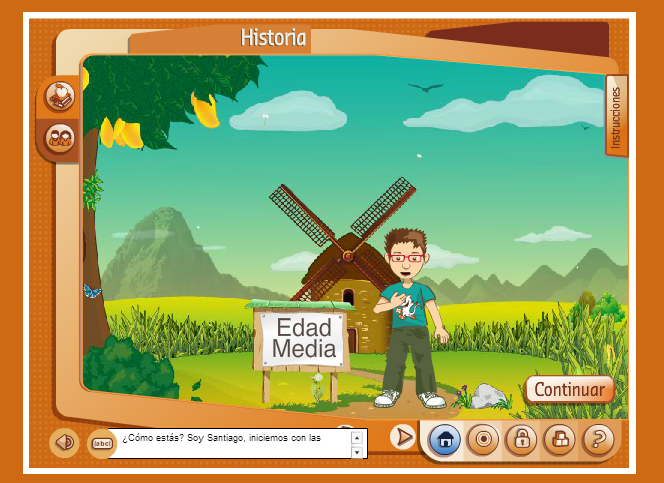
Task: Click the Continuar button
Action: 569,389
